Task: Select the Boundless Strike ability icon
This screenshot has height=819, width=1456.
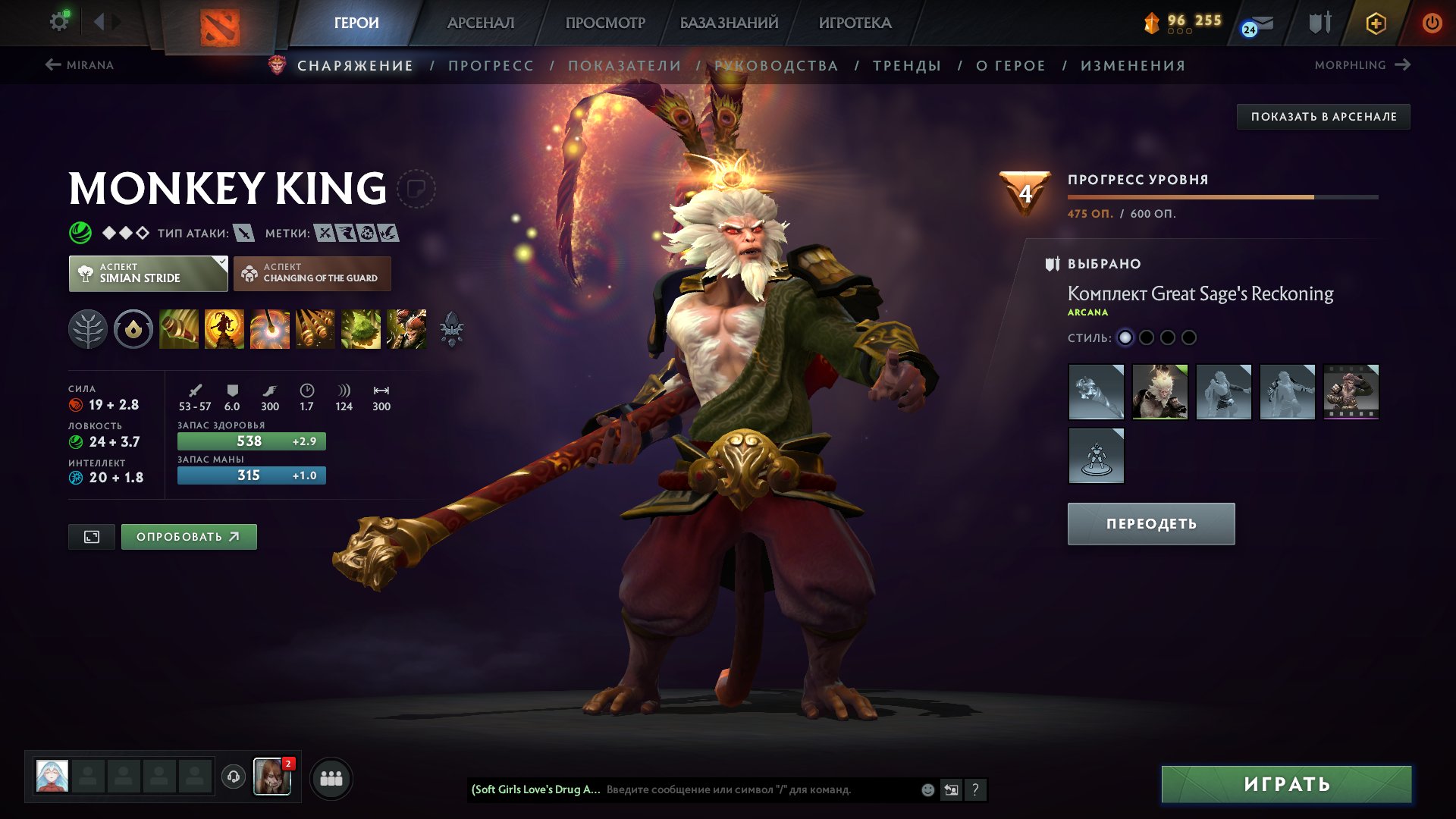Action: [x=179, y=329]
